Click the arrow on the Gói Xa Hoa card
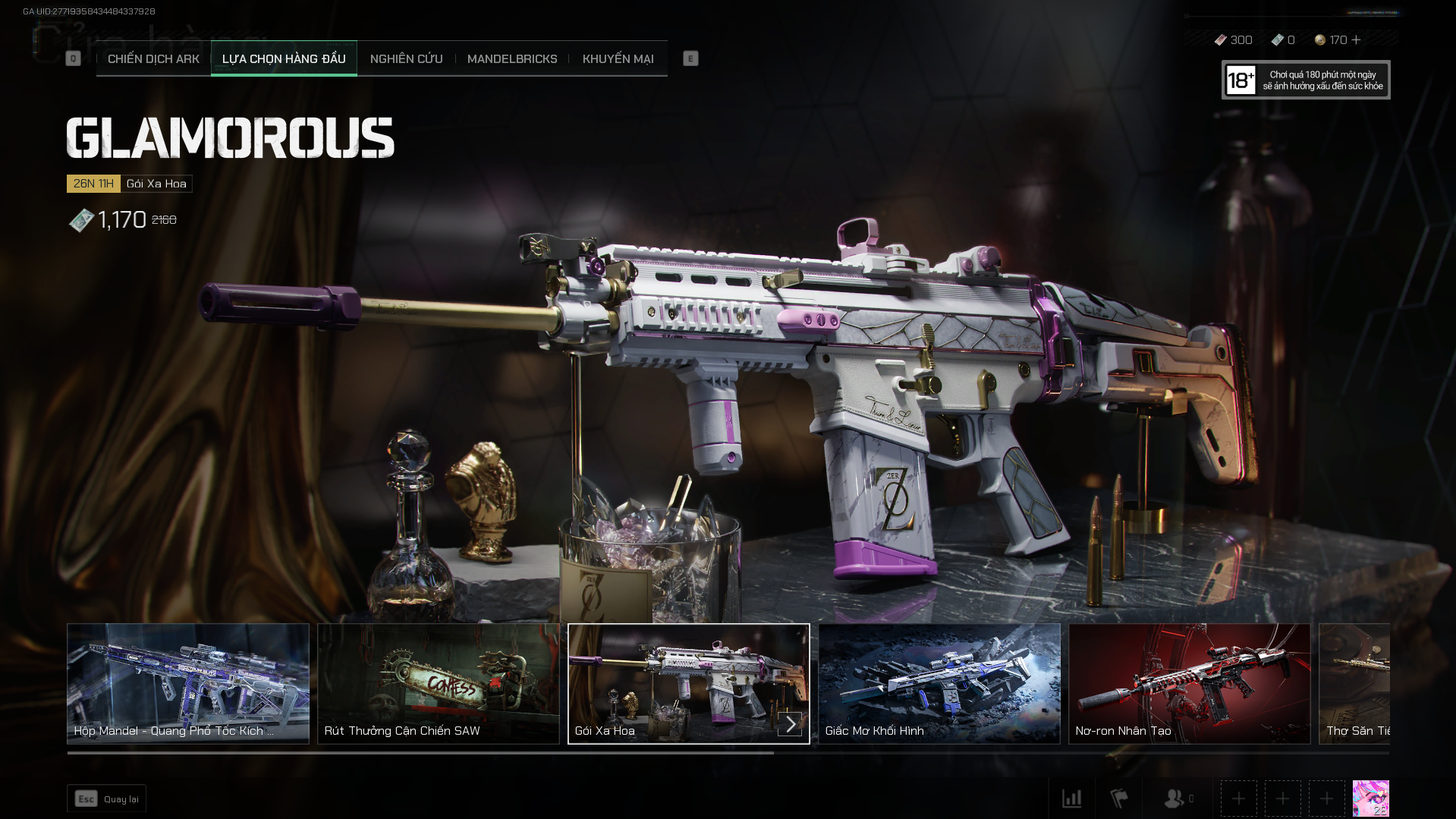 [x=790, y=723]
